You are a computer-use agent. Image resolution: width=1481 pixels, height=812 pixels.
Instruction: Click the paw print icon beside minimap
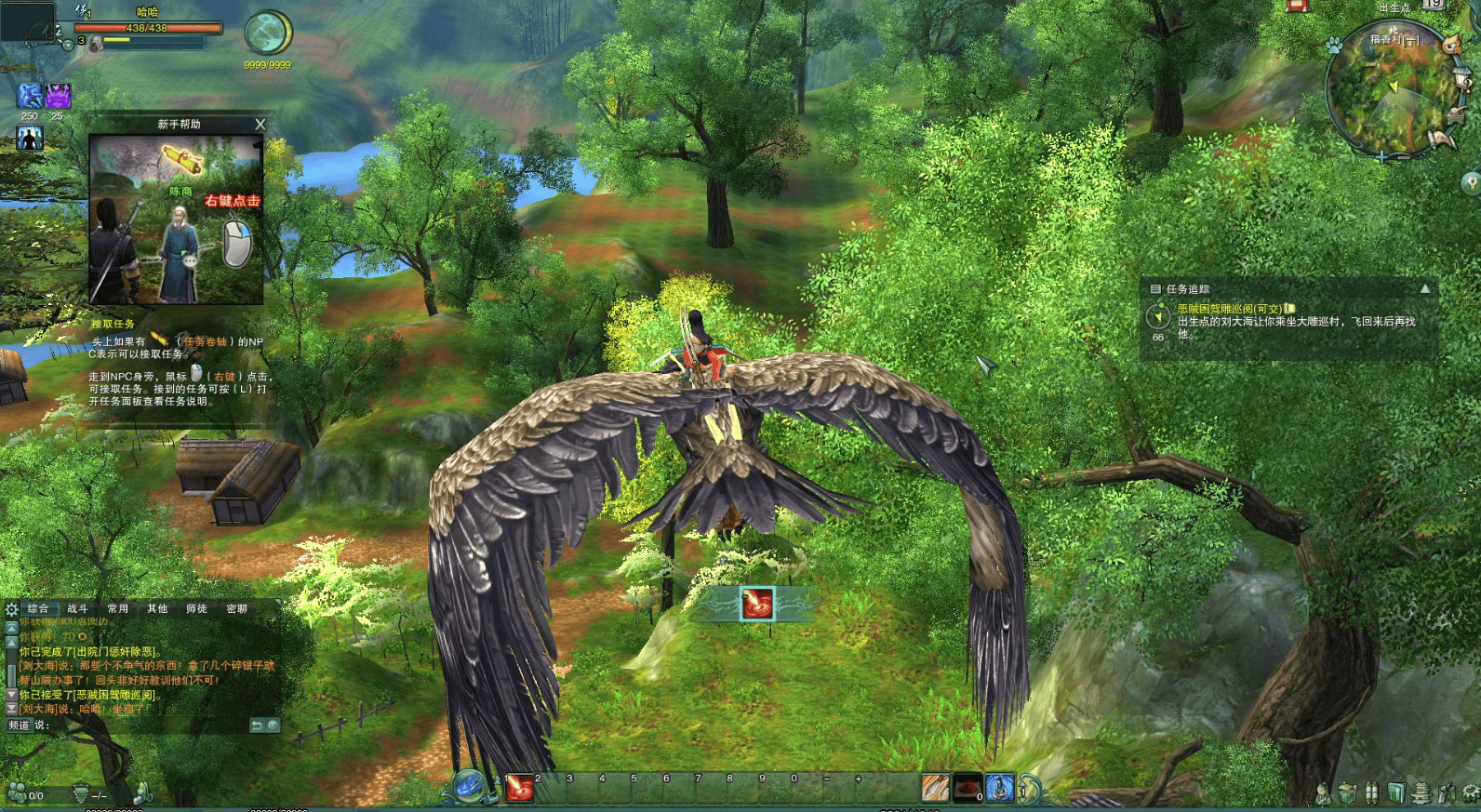(1334, 44)
